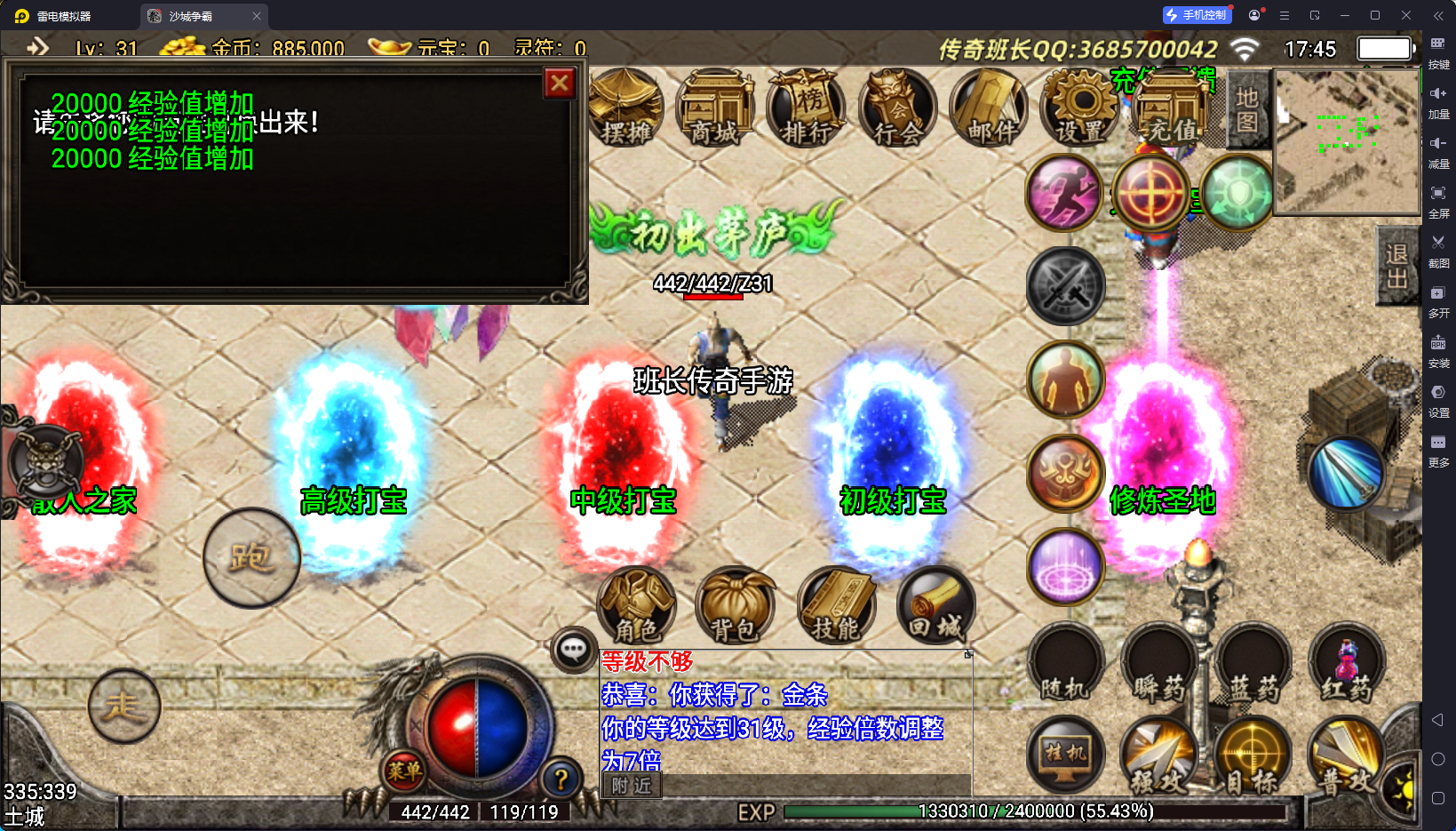Image resolution: width=1456 pixels, height=831 pixels.
Task: Open the 菜单 menu orb
Action: point(404,771)
